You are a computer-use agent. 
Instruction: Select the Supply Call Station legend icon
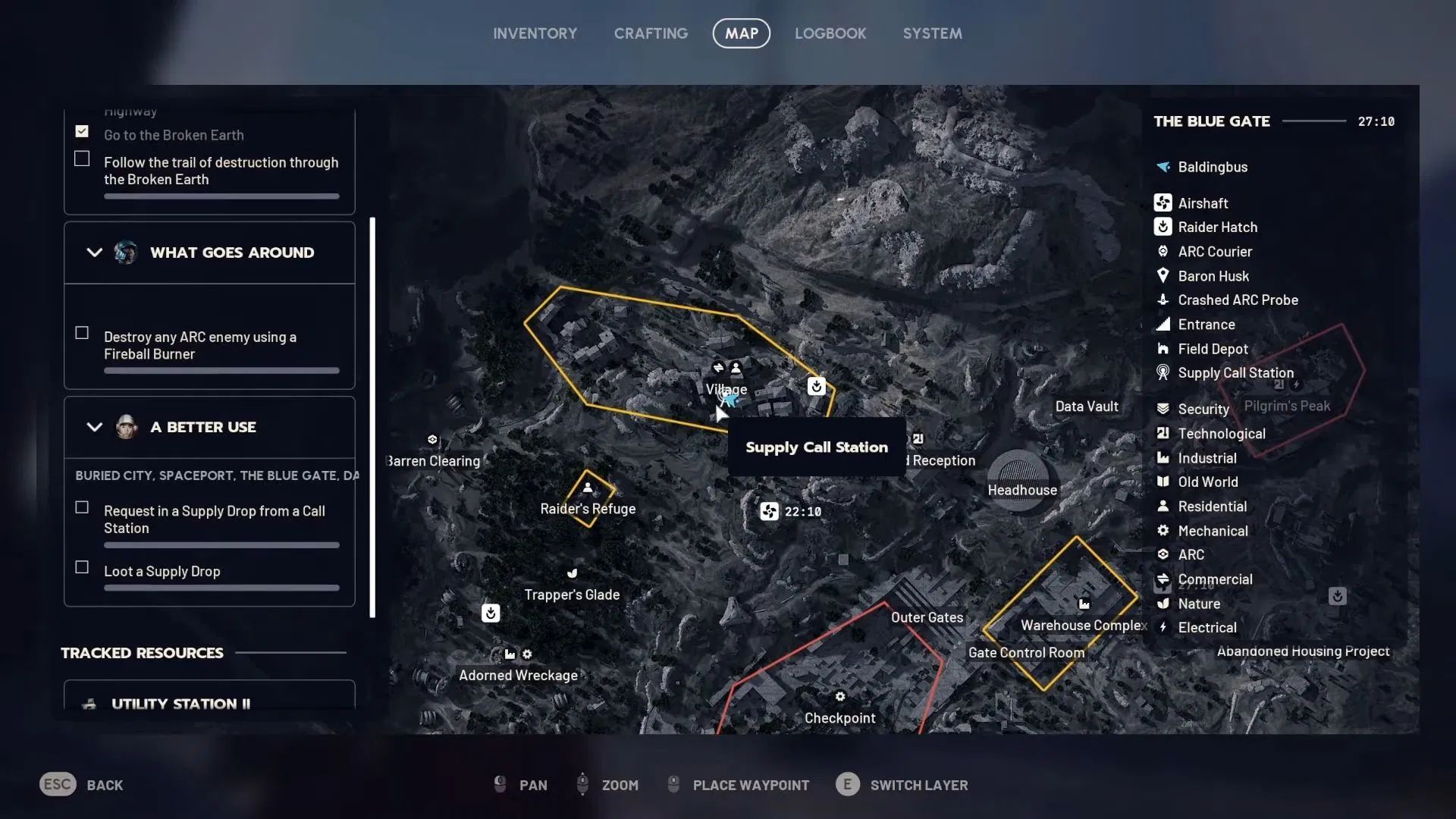[1163, 372]
